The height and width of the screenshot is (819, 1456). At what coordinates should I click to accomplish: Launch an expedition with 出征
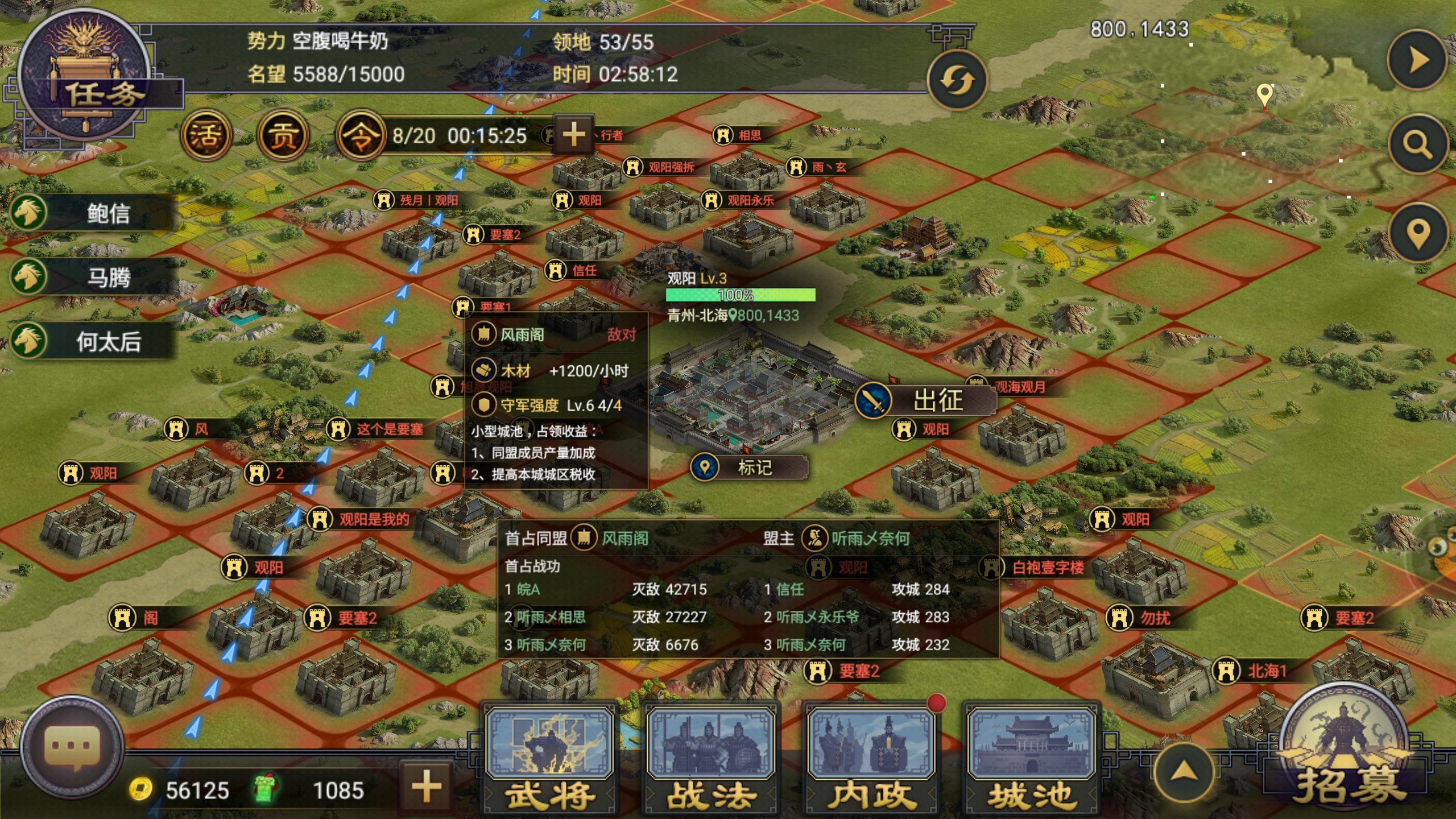tap(926, 400)
